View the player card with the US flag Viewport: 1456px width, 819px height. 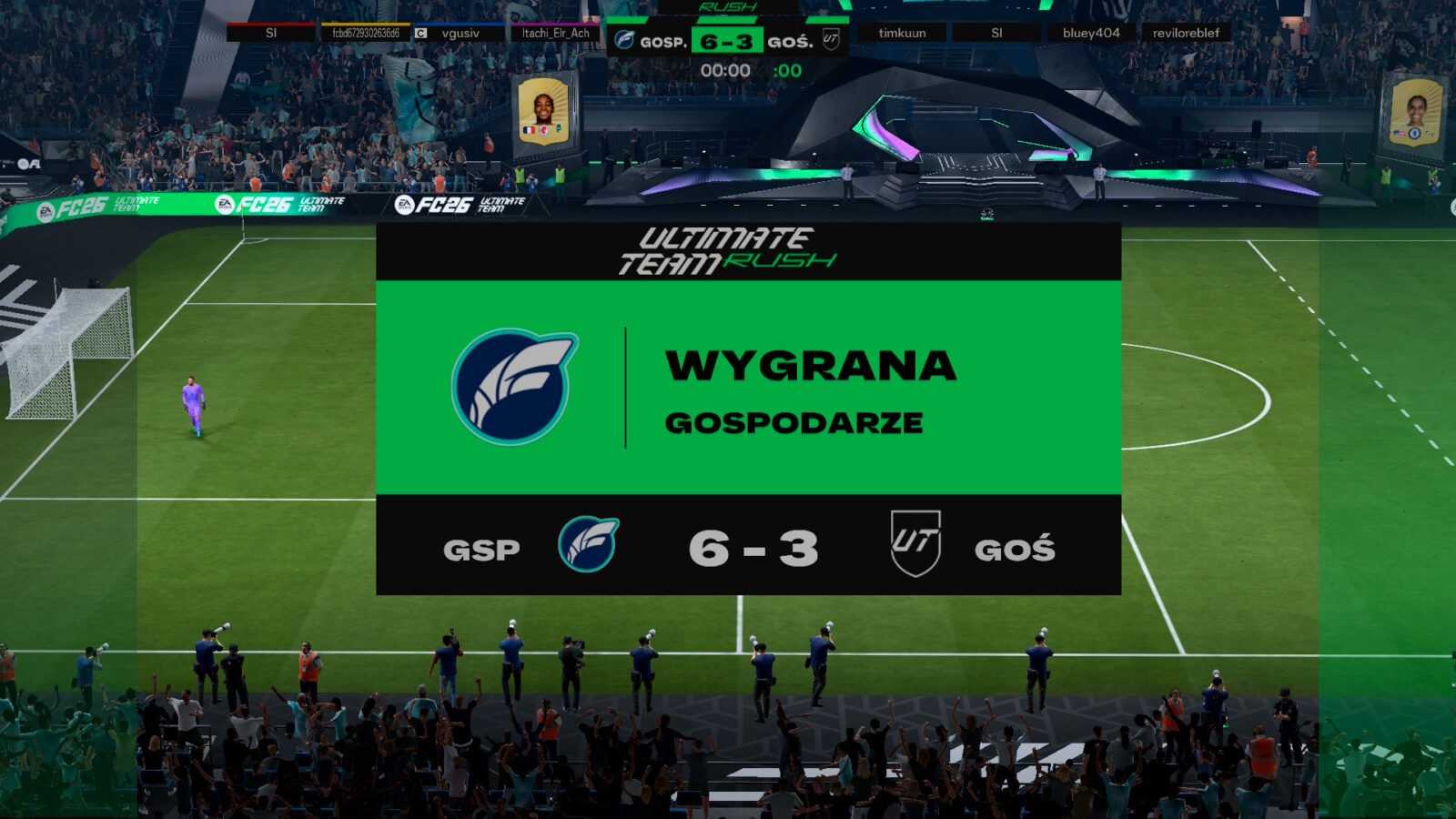(1414, 113)
